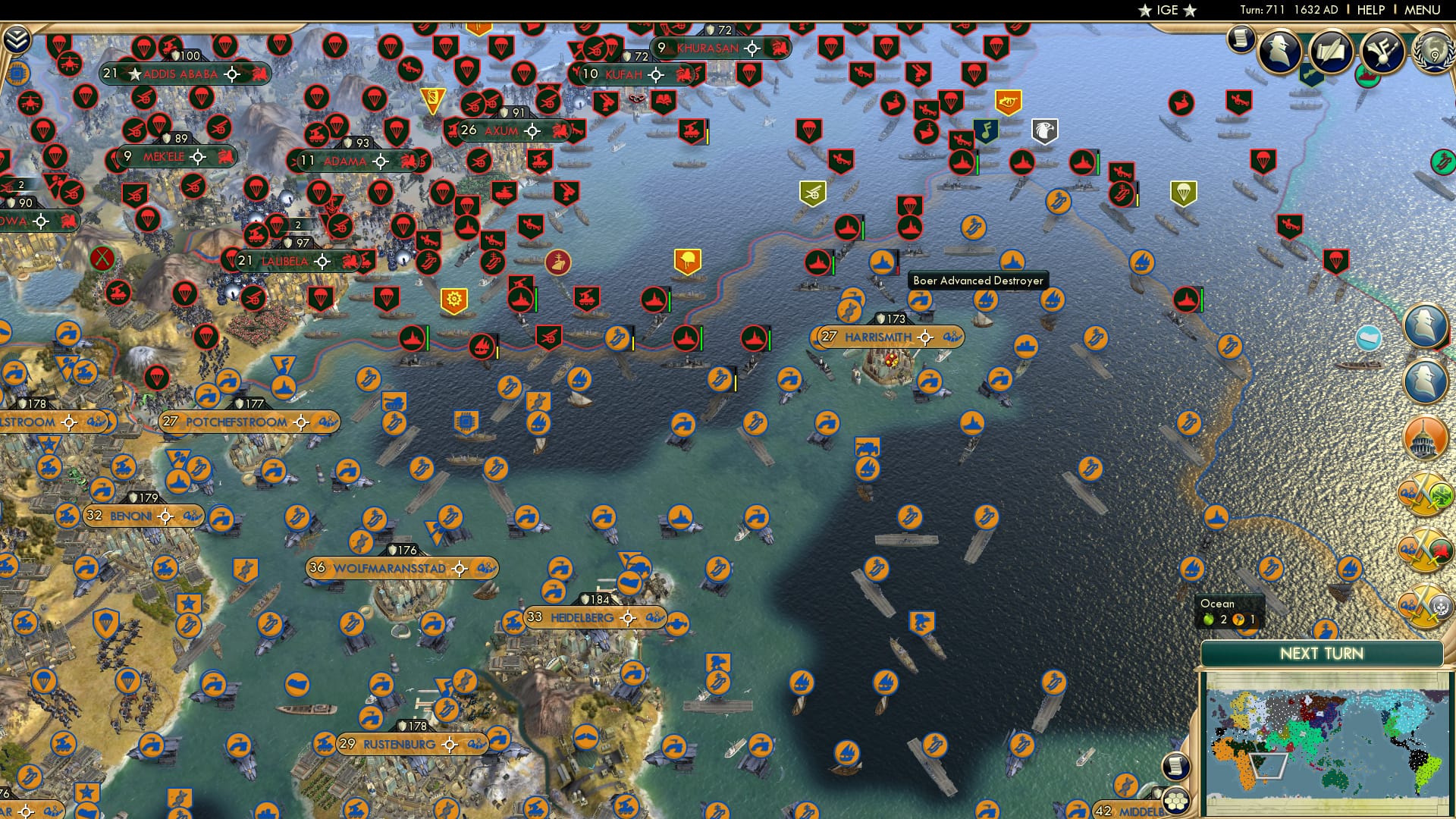Click inside the minimap to move the view

1327,736
